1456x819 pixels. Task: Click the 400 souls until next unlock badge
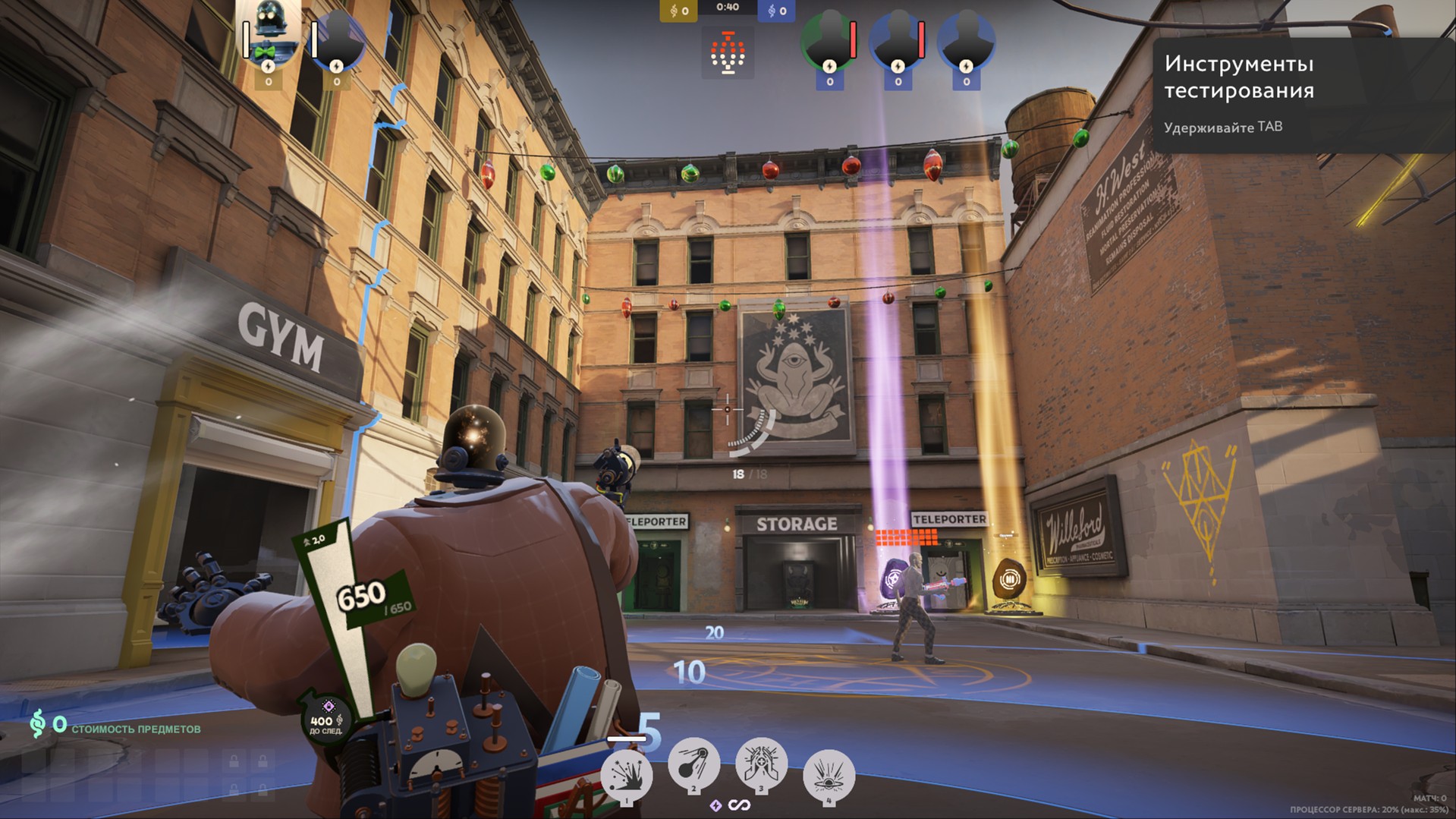pyautogui.click(x=324, y=719)
